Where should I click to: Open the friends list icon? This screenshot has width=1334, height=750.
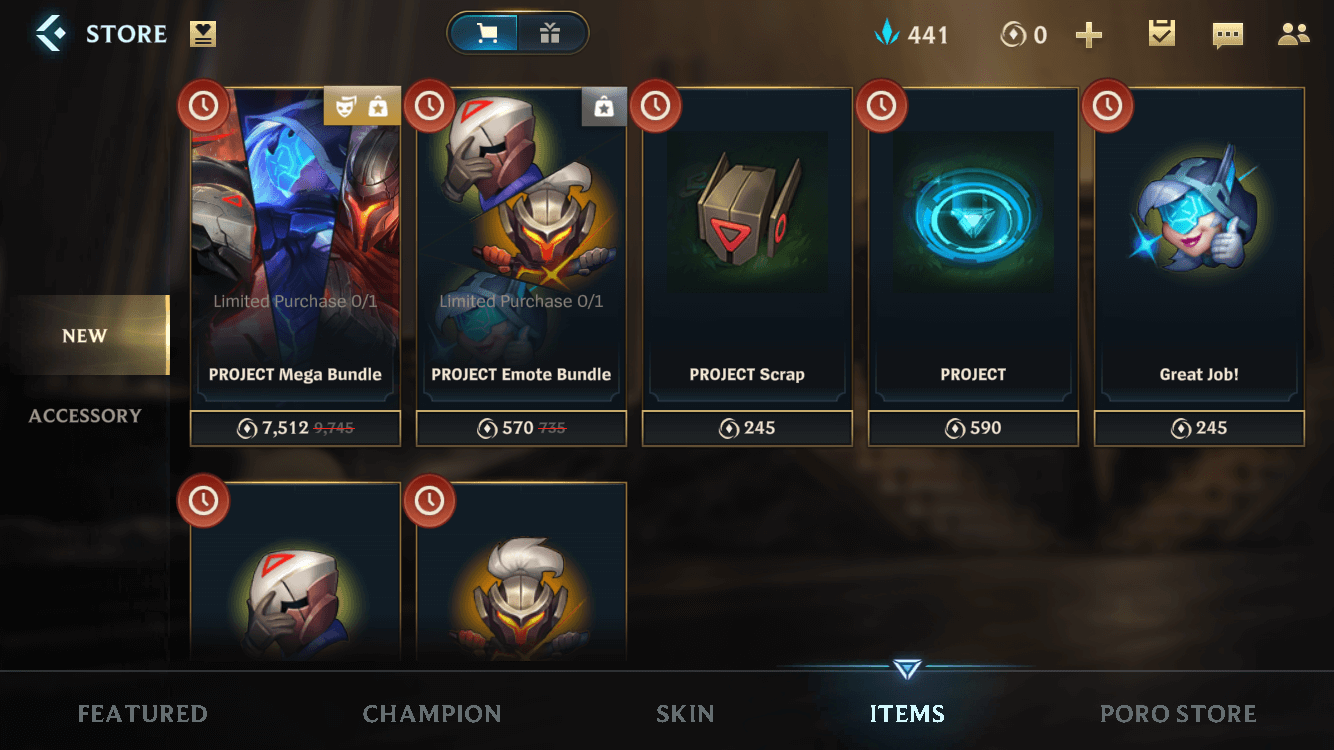point(1293,33)
